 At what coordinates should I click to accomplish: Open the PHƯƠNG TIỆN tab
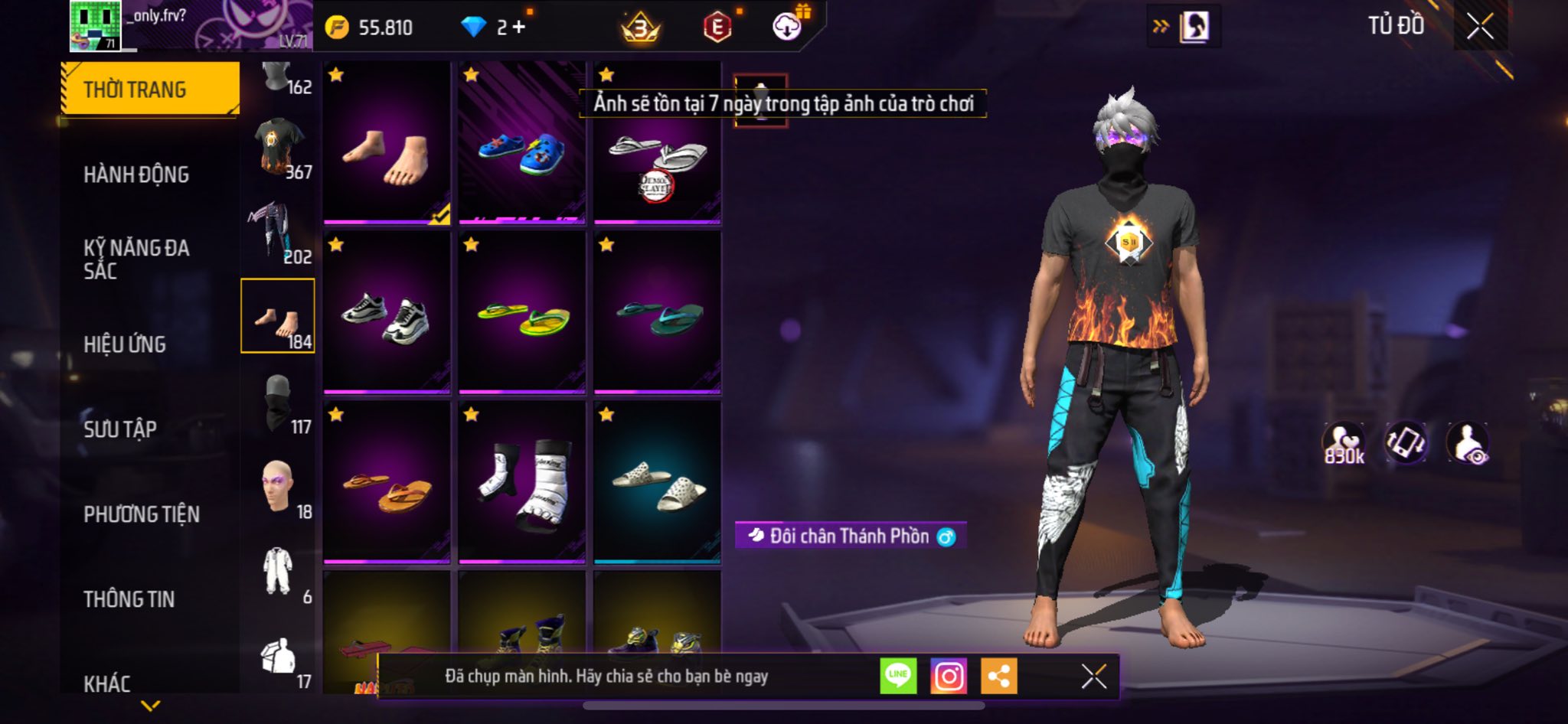tap(142, 514)
